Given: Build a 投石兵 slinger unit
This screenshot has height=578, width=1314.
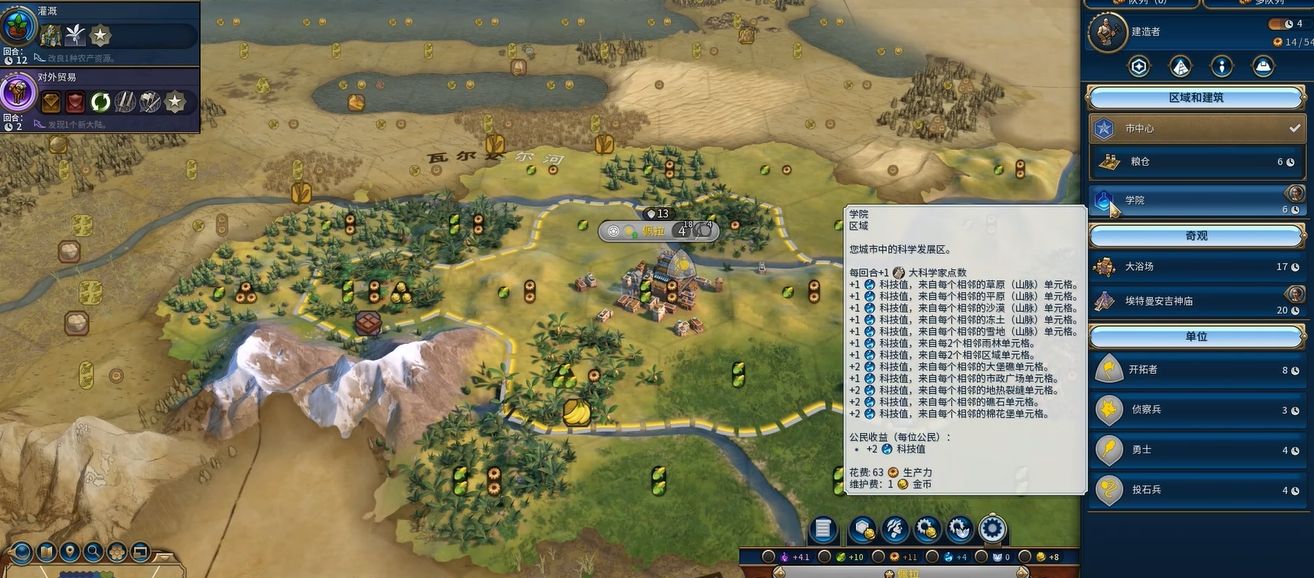Looking at the screenshot, I should (1196, 490).
